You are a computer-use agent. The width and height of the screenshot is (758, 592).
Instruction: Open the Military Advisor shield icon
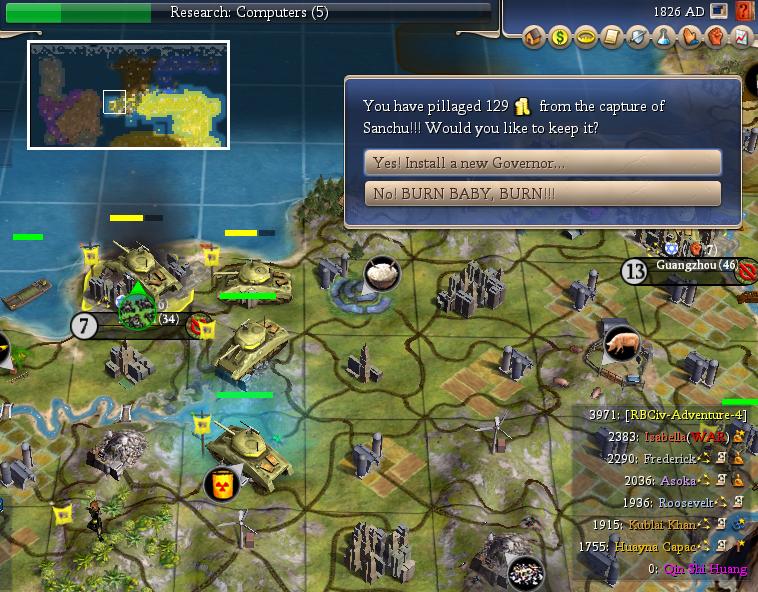click(637, 38)
